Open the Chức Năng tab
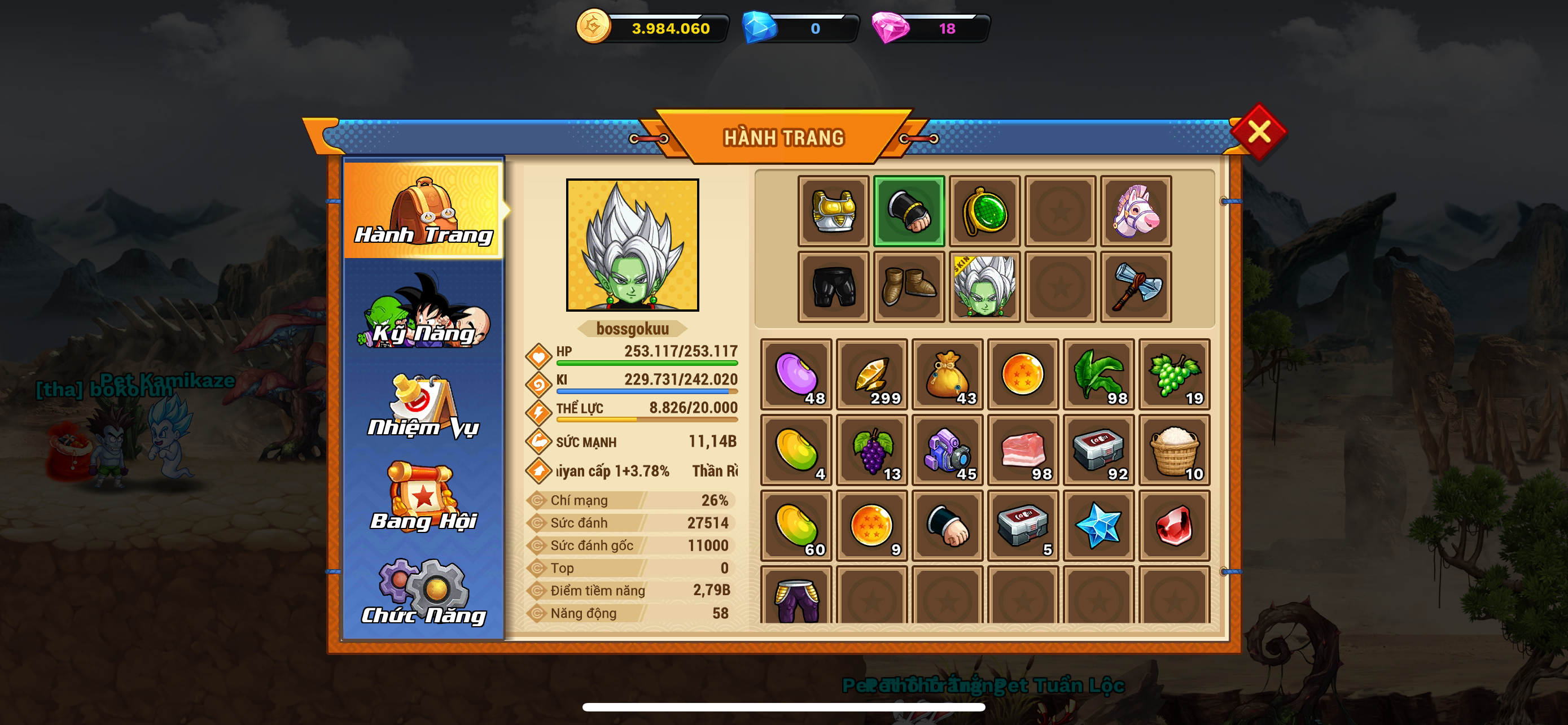The height and width of the screenshot is (725, 1568). [x=424, y=592]
